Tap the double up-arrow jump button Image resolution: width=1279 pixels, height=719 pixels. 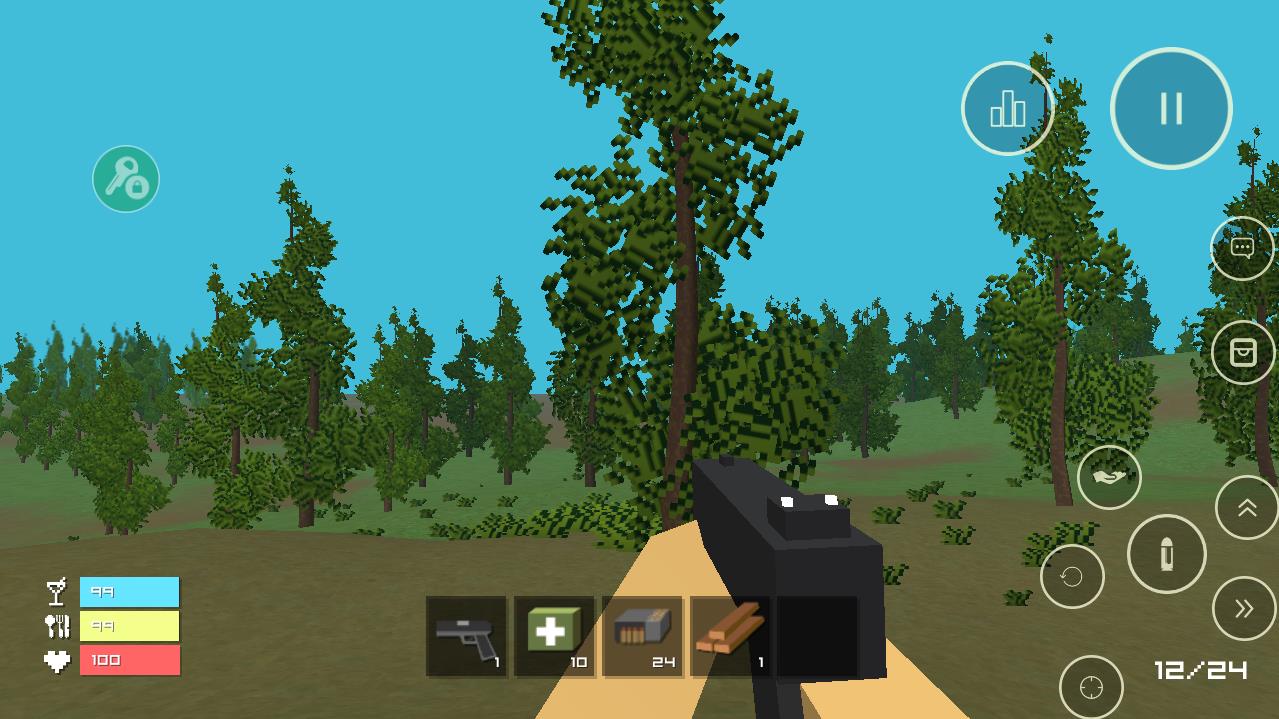pos(1246,508)
